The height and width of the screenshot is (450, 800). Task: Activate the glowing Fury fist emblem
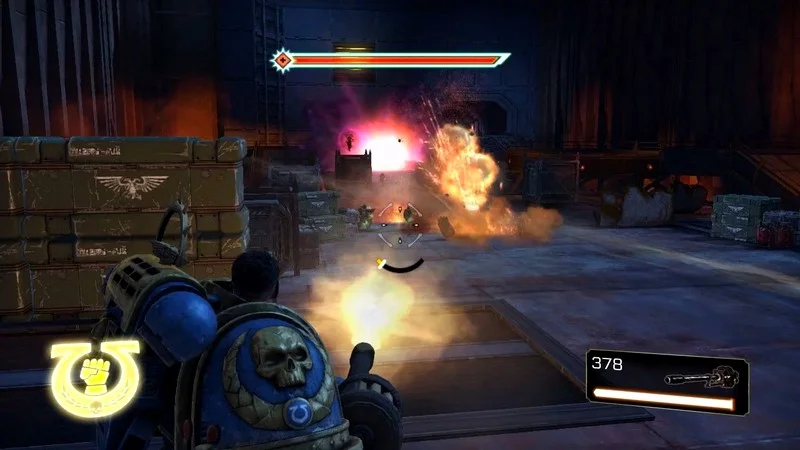point(95,379)
